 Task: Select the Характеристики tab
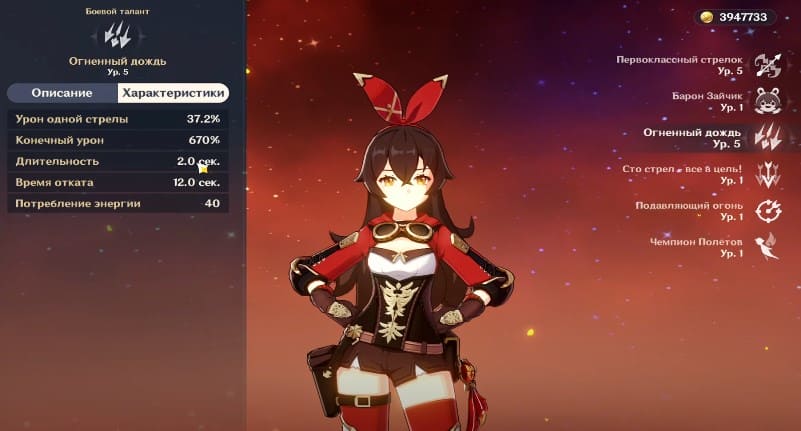pyautogui.click(x=173, y=93)
